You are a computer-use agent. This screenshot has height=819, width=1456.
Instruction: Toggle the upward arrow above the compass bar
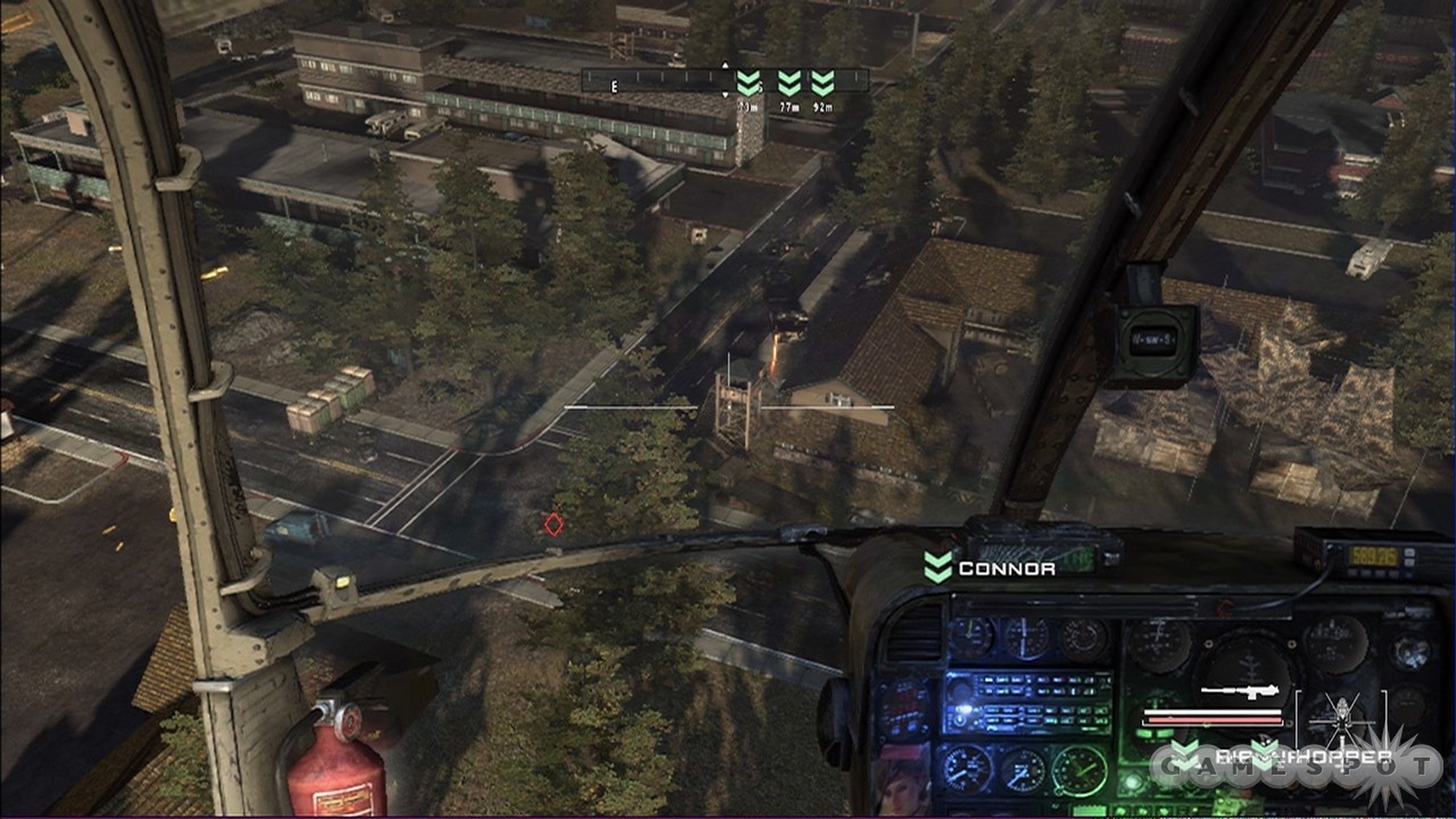coord(724,67)
